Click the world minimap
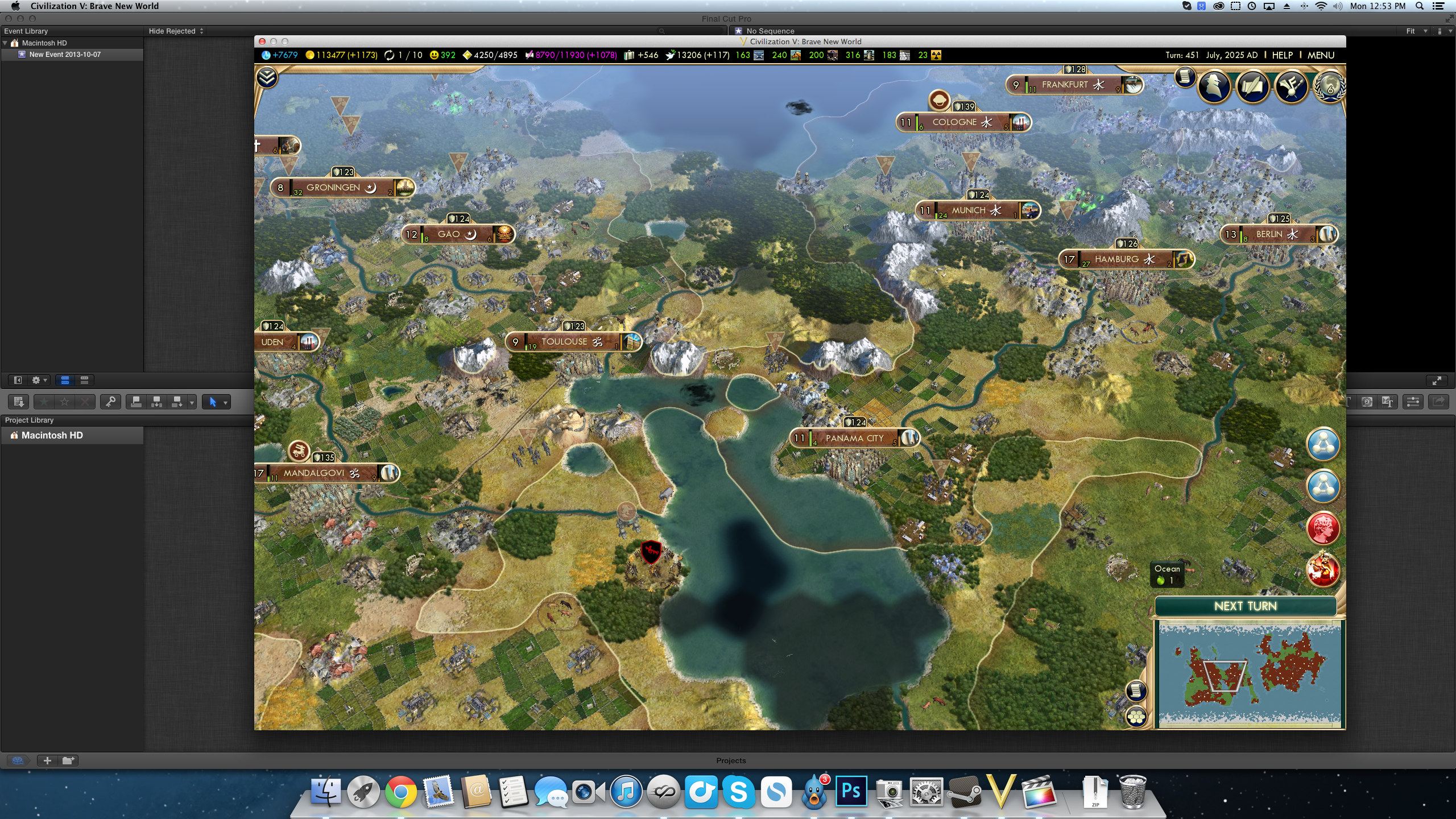Viewport: 1456px width, 819px height. [1250, 673]
